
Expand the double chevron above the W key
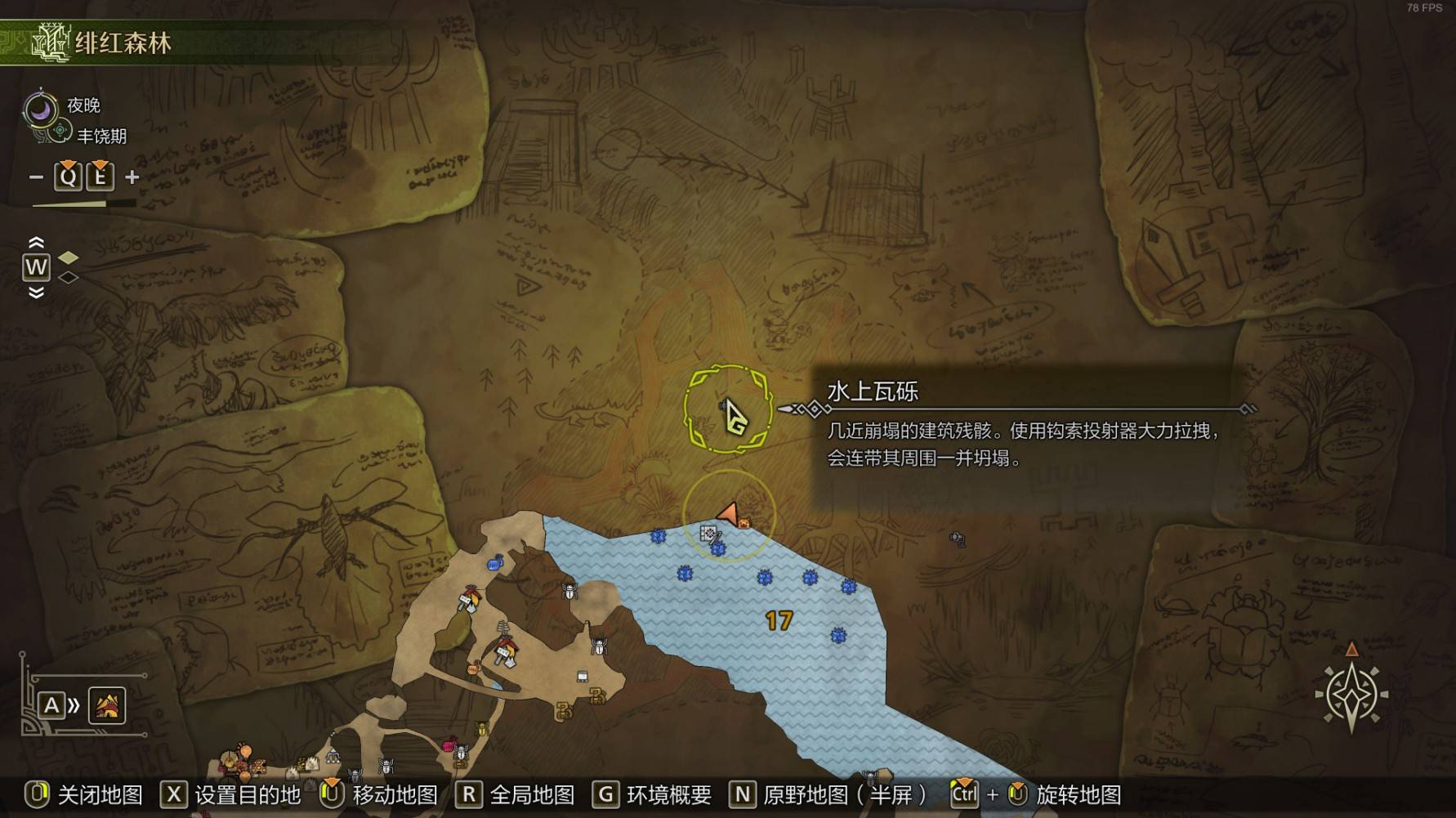click(37, 244)
